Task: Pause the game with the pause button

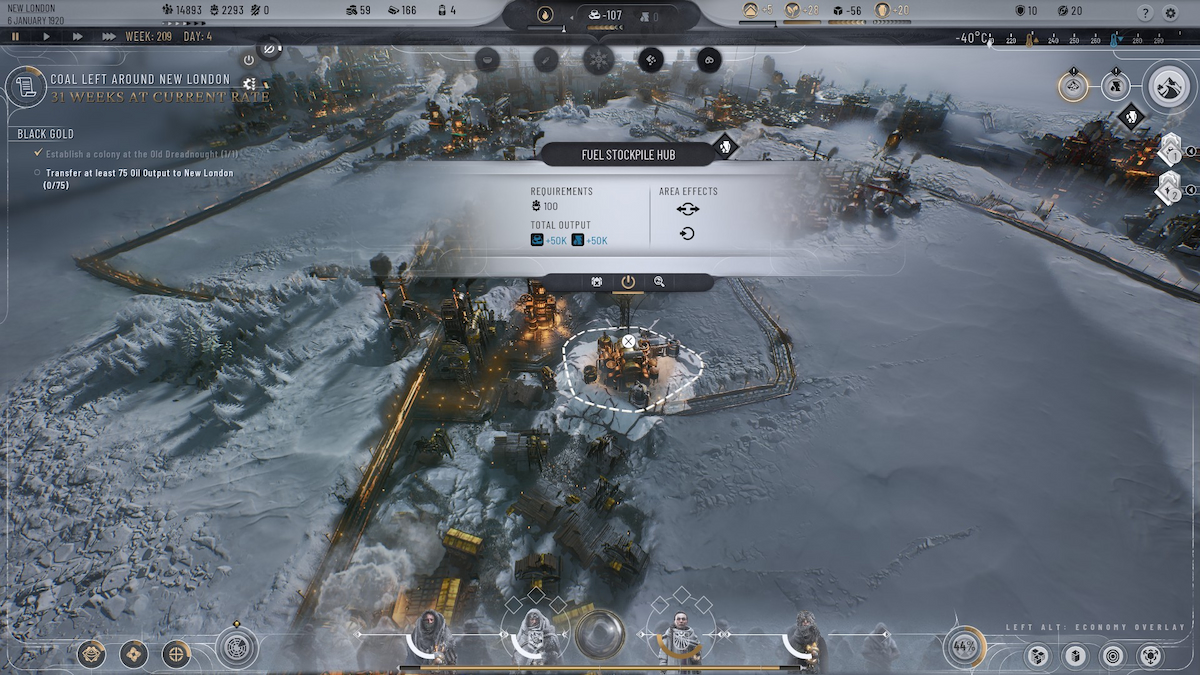Action: tap(16, 36)
